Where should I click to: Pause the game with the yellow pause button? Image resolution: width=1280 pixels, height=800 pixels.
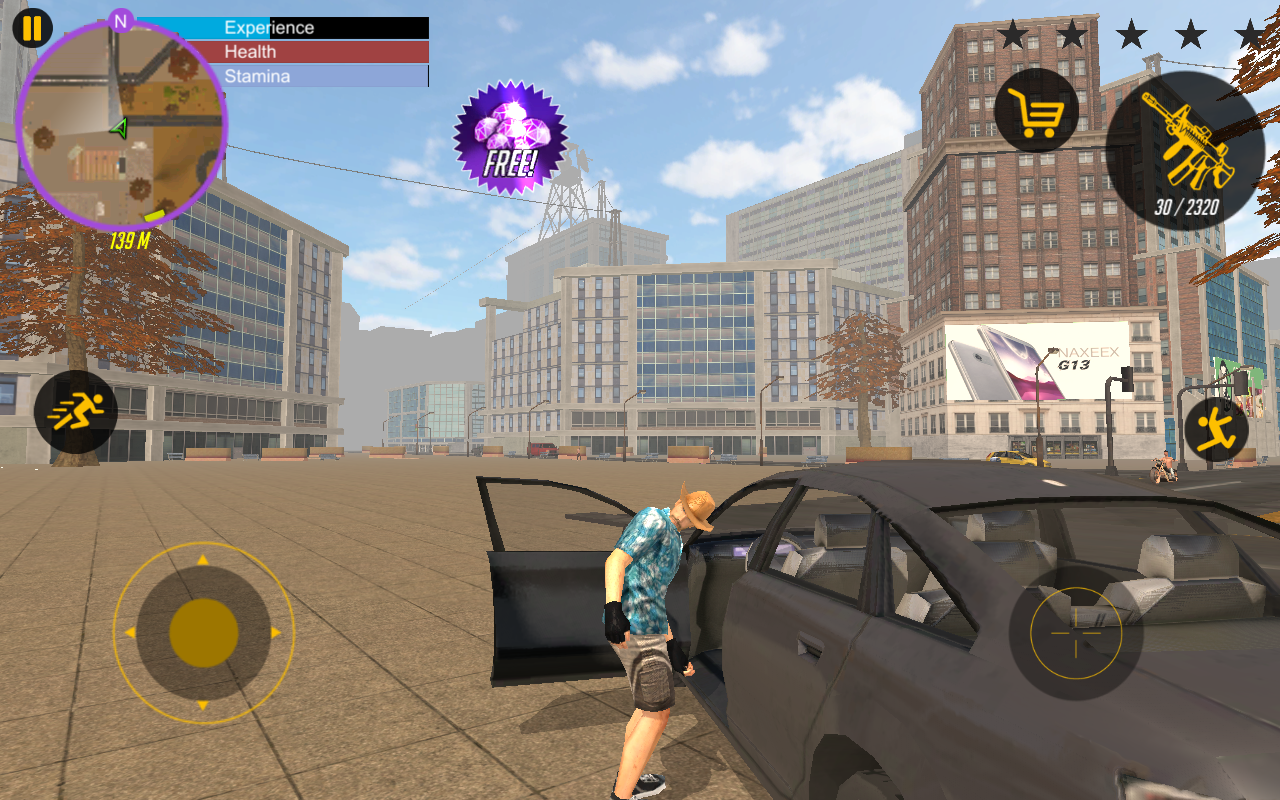pyautogui.click(x=32, y=28)
